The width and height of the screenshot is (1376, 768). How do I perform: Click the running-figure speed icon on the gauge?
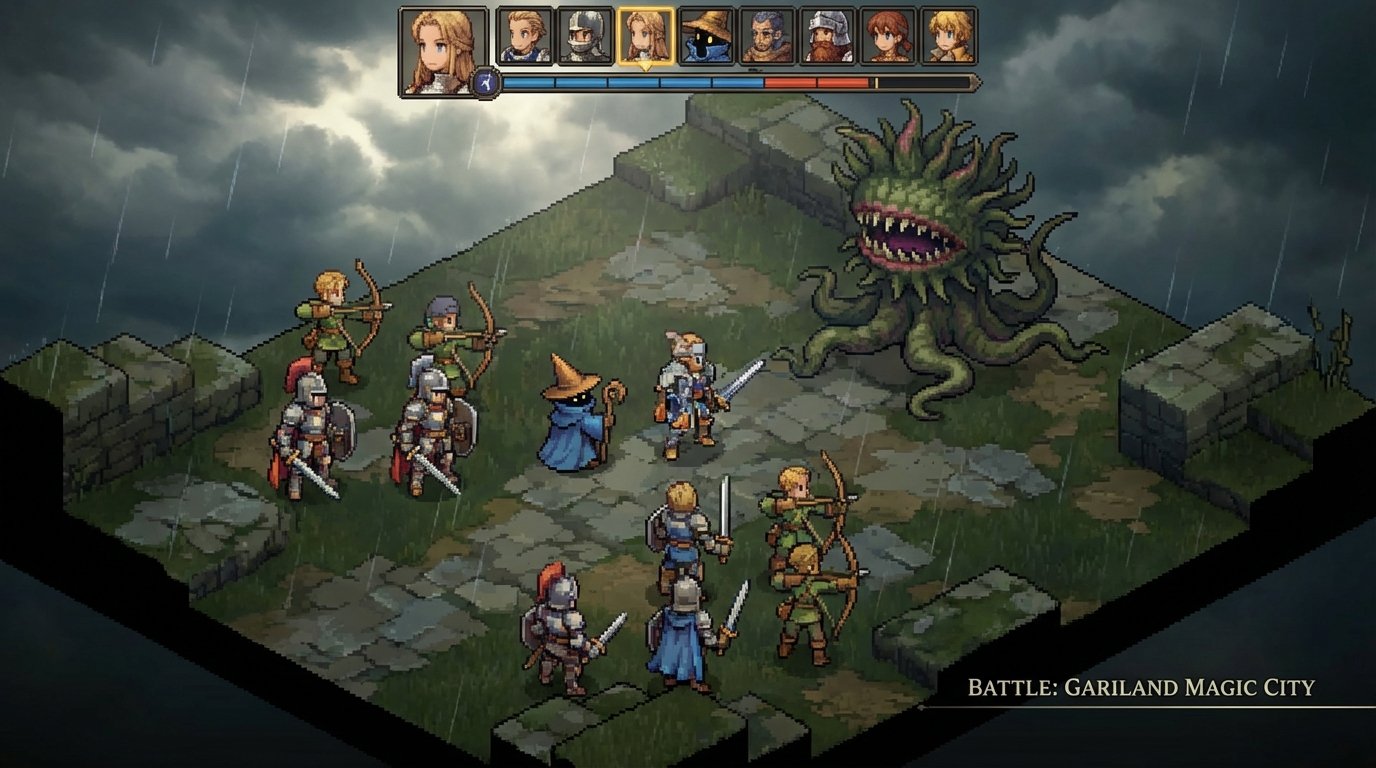click(485, 81)
